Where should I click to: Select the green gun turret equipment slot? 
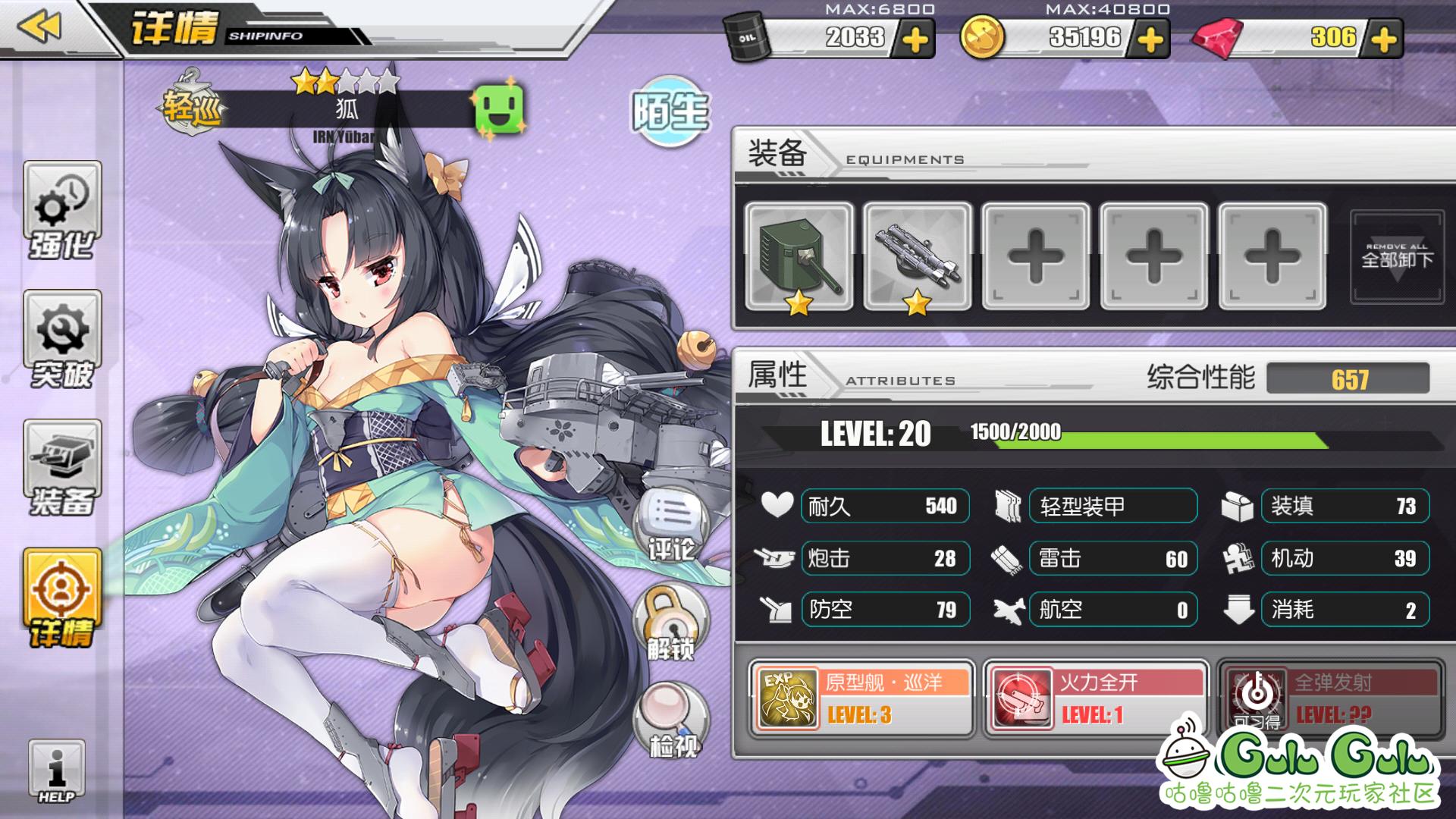(x=799, y=256)
